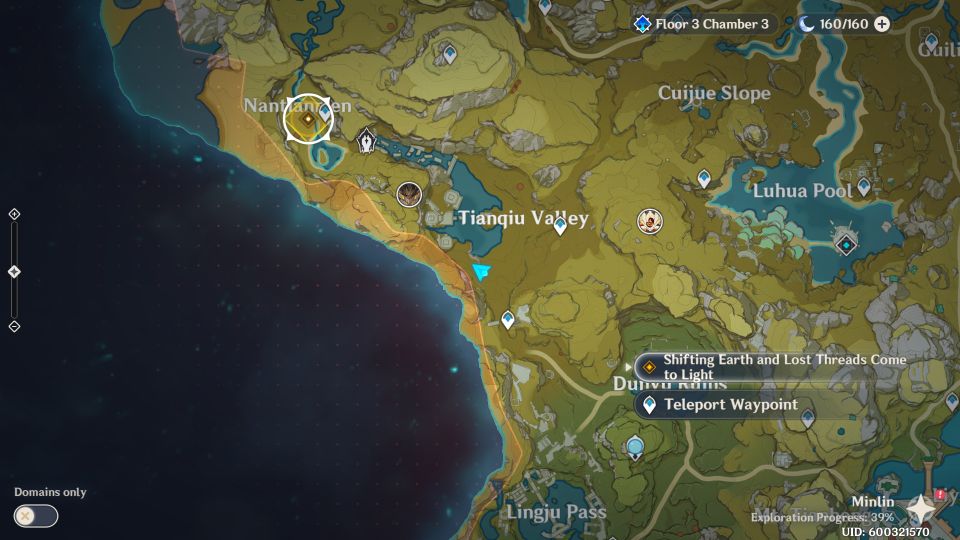Open the Floor 3 Chamber 3 Spiral Abyss tracker
Image resolution: width=960 pixels, height=540 pixels.
(x=704, y=24)
